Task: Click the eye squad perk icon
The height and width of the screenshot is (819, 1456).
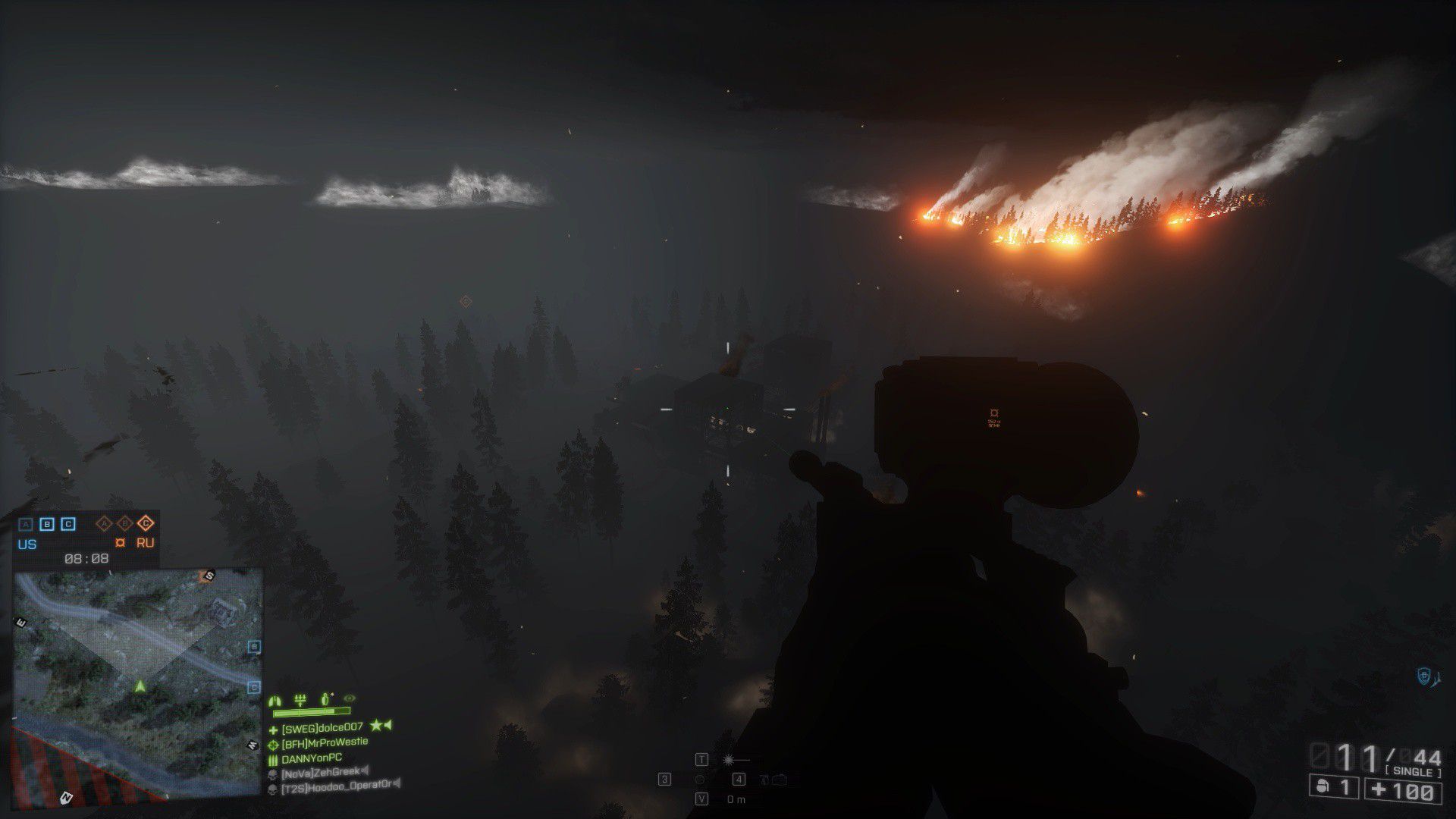Action: [349, 698]
